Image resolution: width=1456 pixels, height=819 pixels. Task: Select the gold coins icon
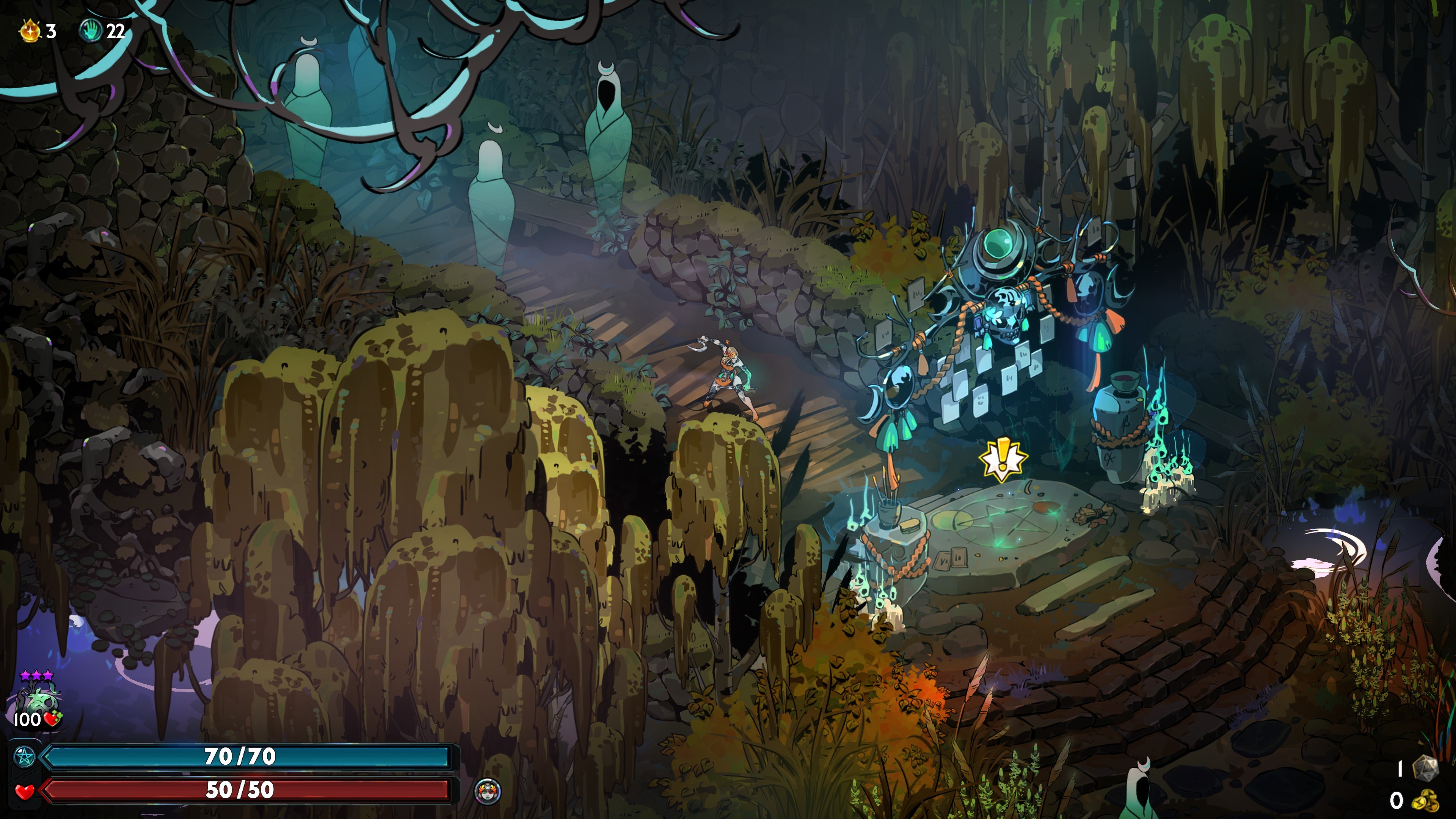pos(1425,800)
